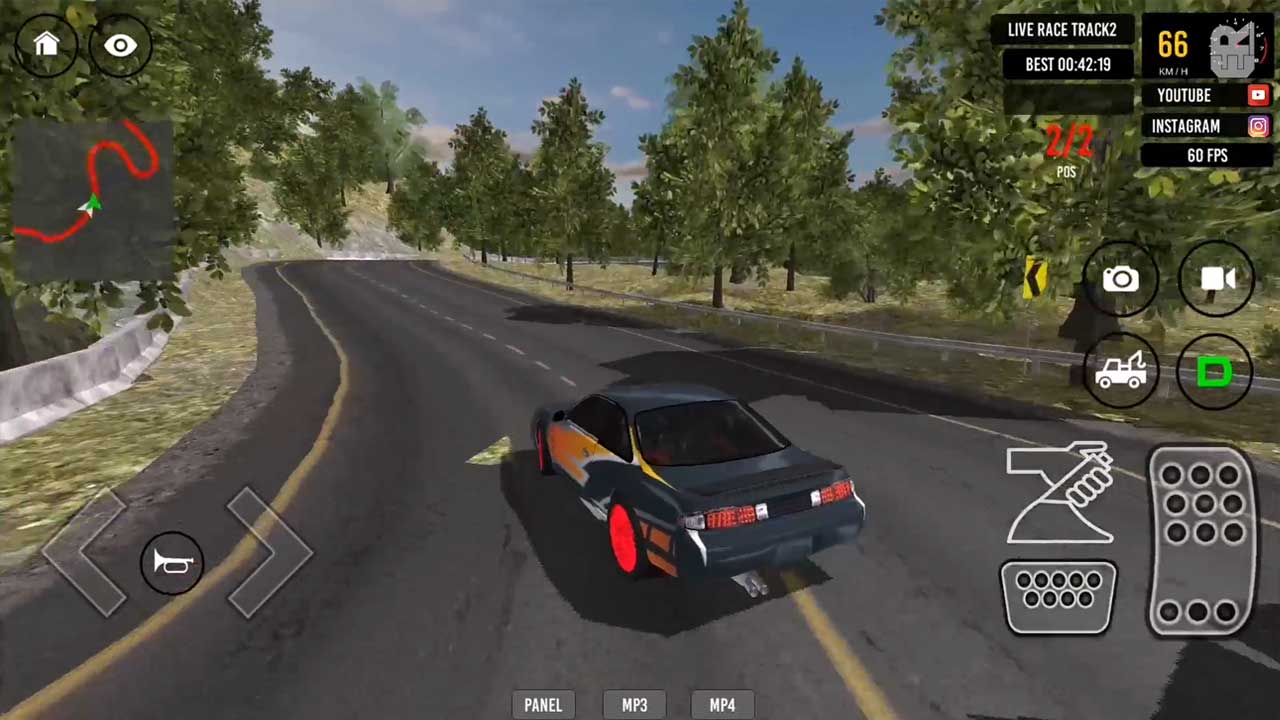Call the tow truck reset

[x=1120, y=372]
